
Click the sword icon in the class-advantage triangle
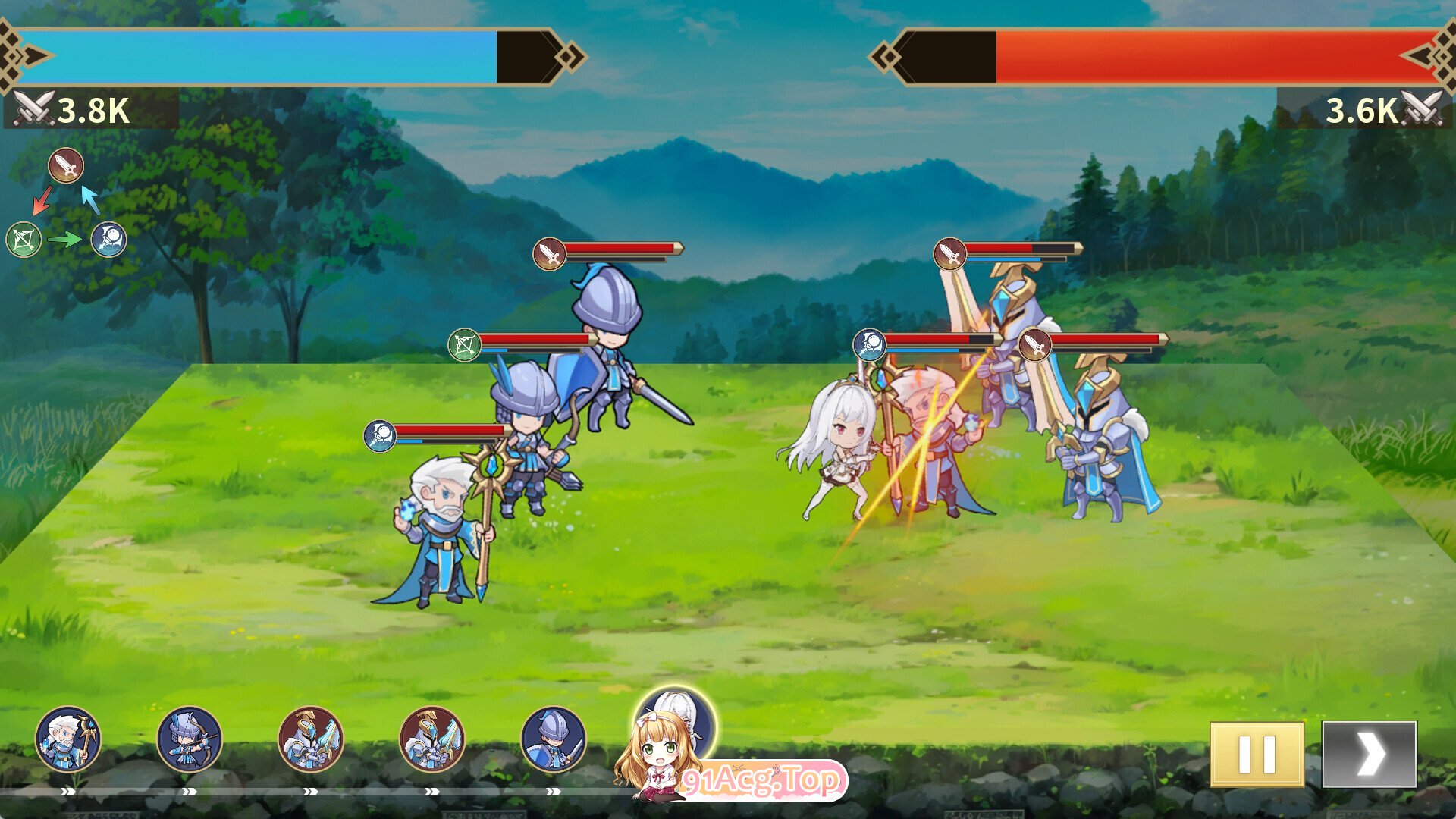[66, 165]
